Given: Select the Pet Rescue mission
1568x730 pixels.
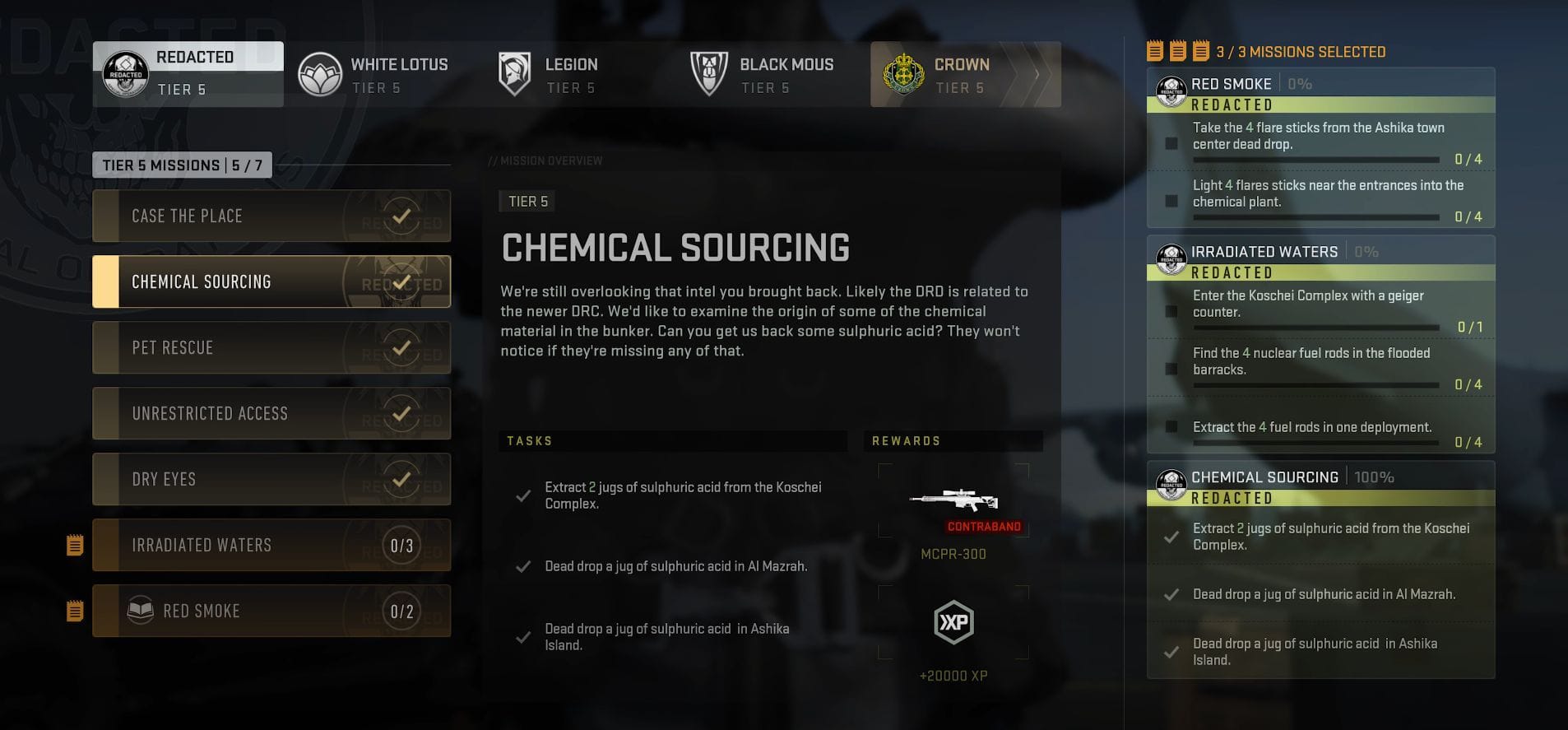Looking at the screenshot, I should pyautogui.click(x=272, y=347).
